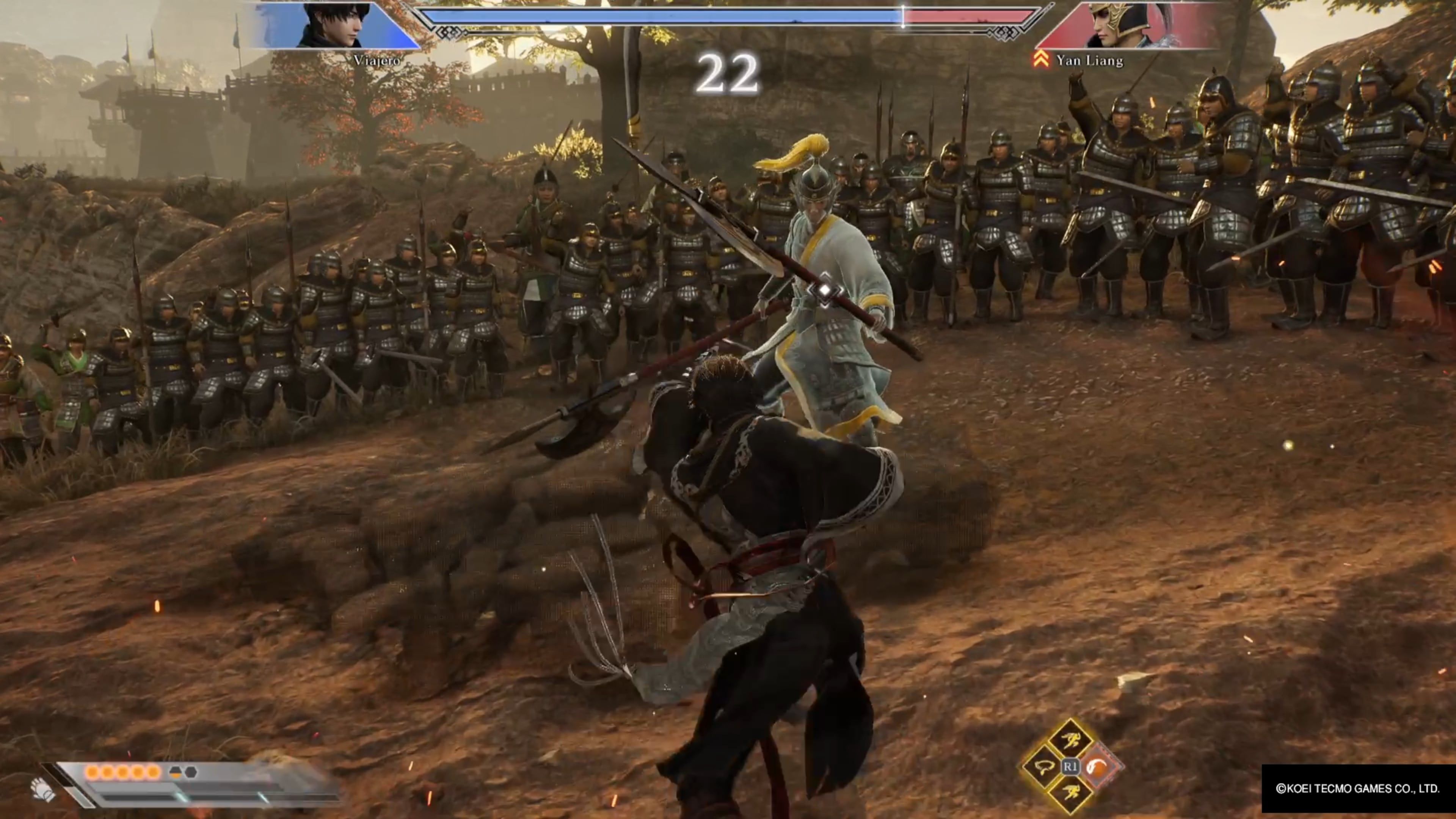This screenshot has height=819, width=1456.
Task: Click the Viajero name label
Action: (x=377, y=60)
